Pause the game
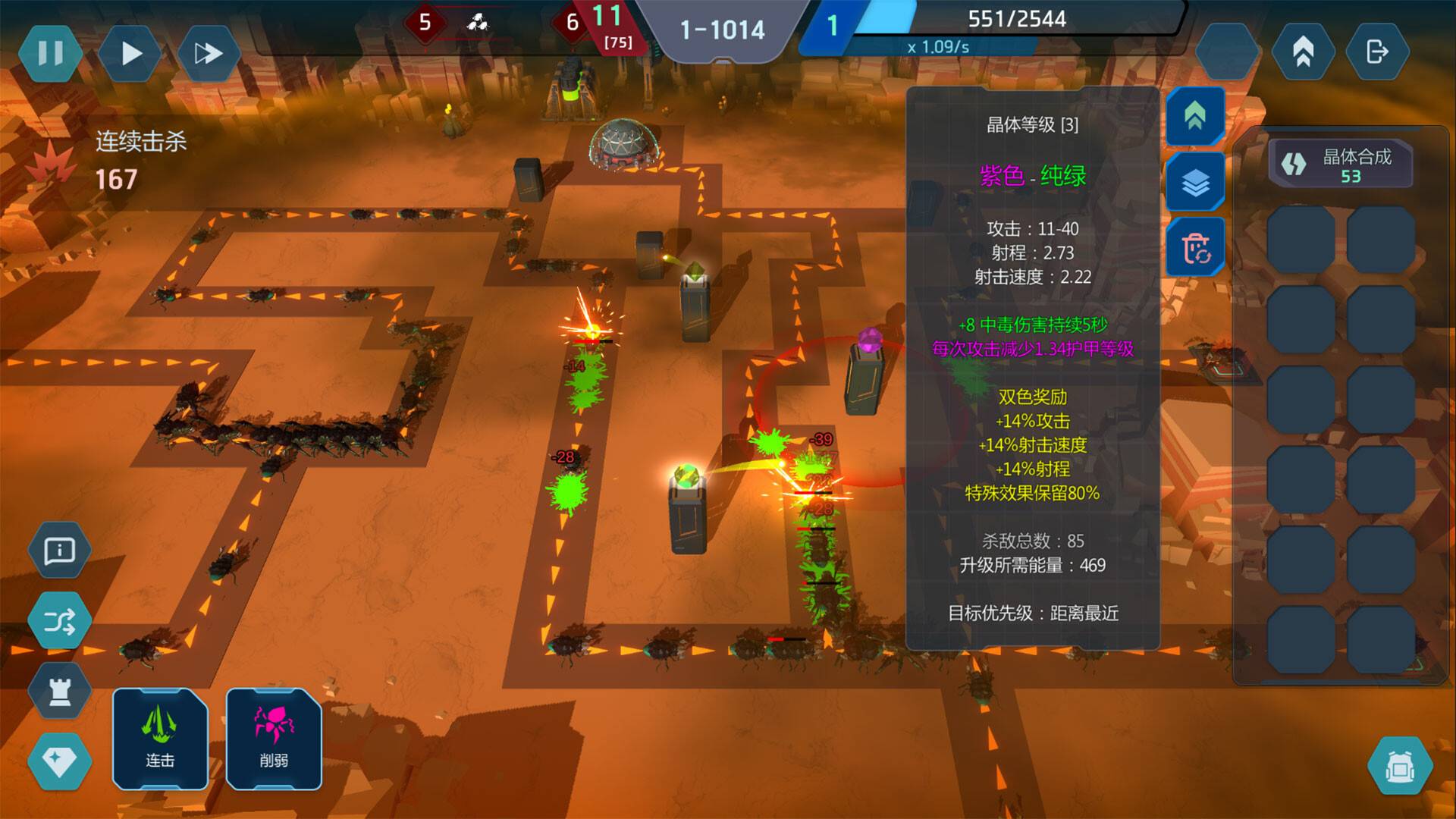This screenshot has height=819, width=1456. click(x=51, y=53)
